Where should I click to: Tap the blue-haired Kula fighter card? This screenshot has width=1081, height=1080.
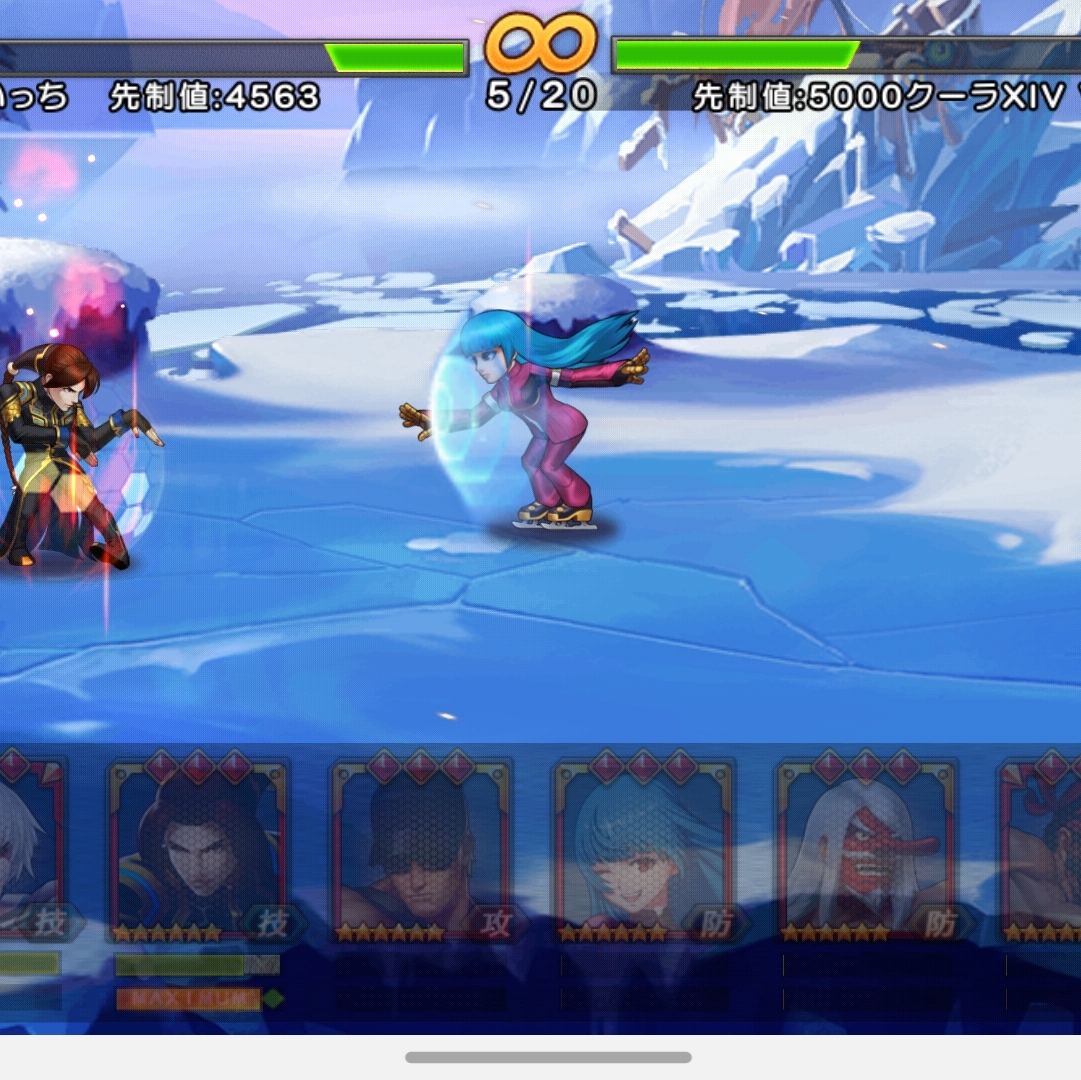click(644, 850)
